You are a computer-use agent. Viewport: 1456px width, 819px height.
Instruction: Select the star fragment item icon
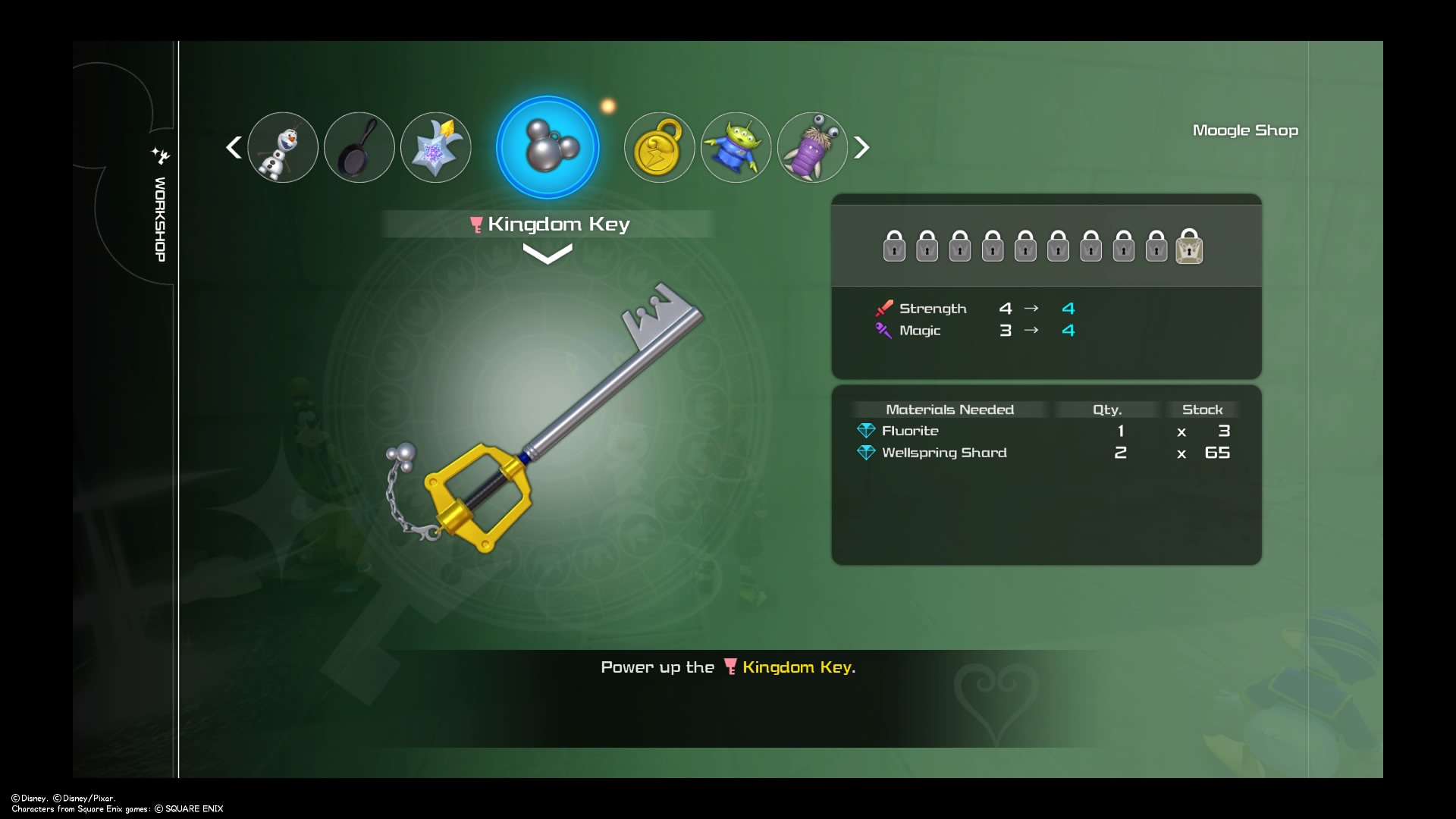pos(435,147)
